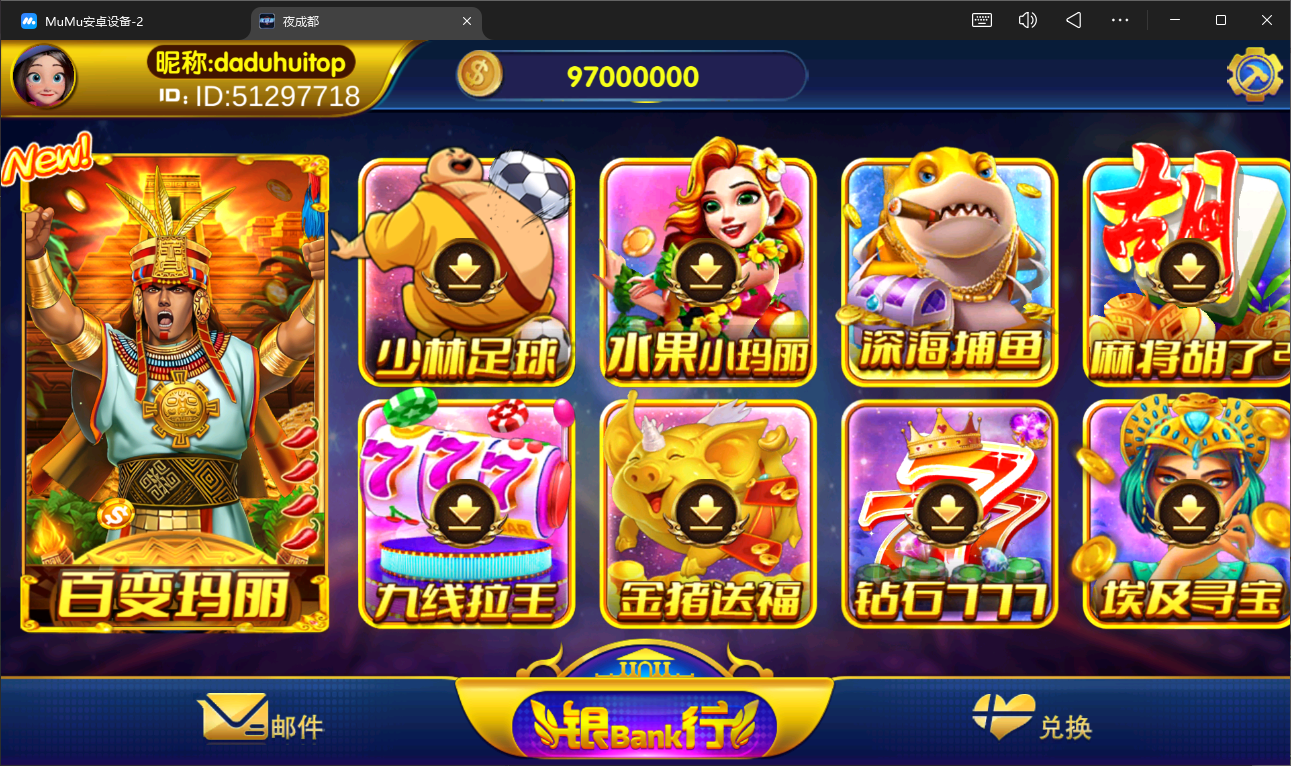Viewport: 1291px width, 766px height.
Task: Click the gold coin currency icon
Action: tap(479, 74)
